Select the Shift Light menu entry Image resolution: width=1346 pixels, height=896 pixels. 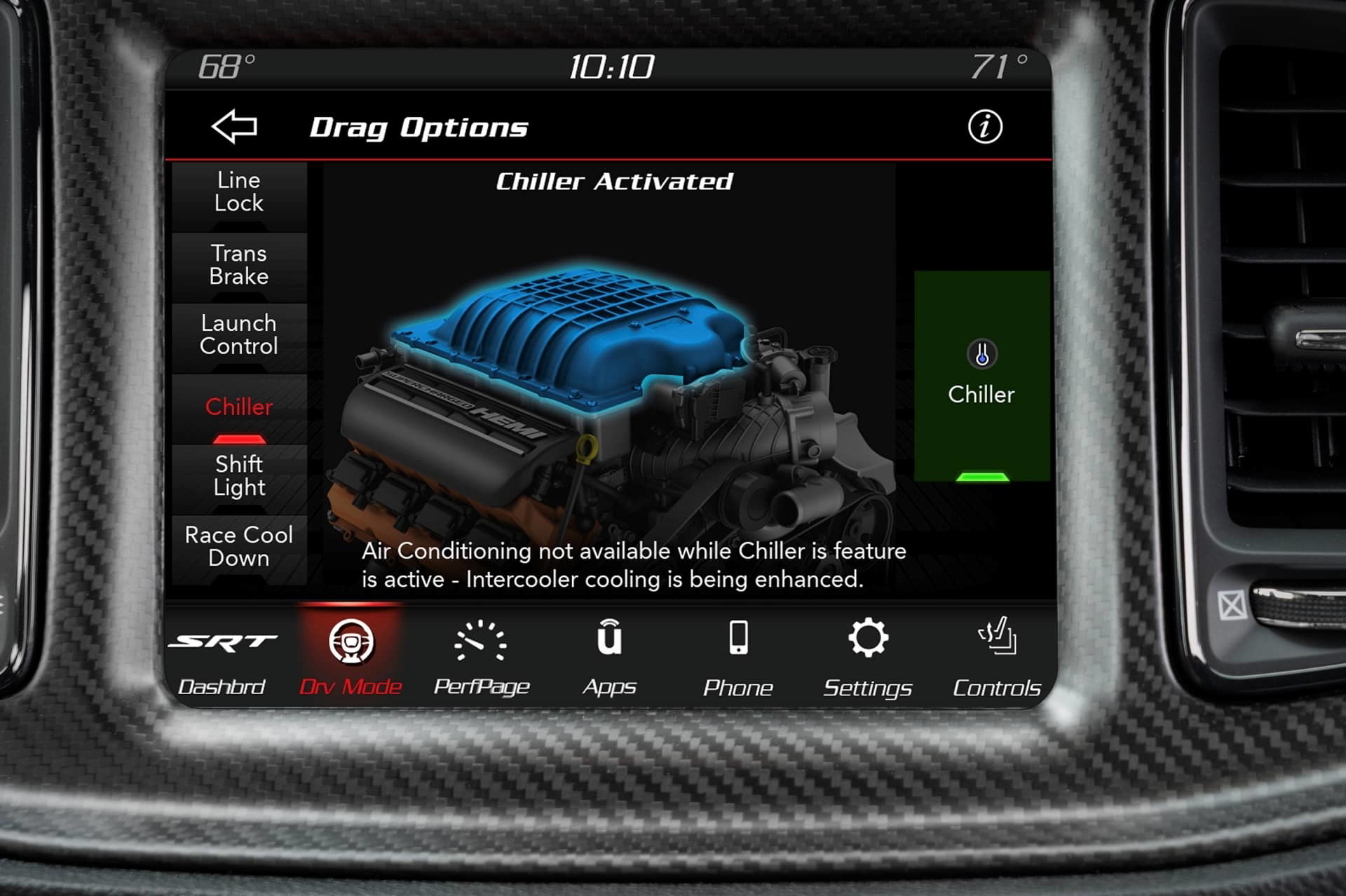point(238,476)
